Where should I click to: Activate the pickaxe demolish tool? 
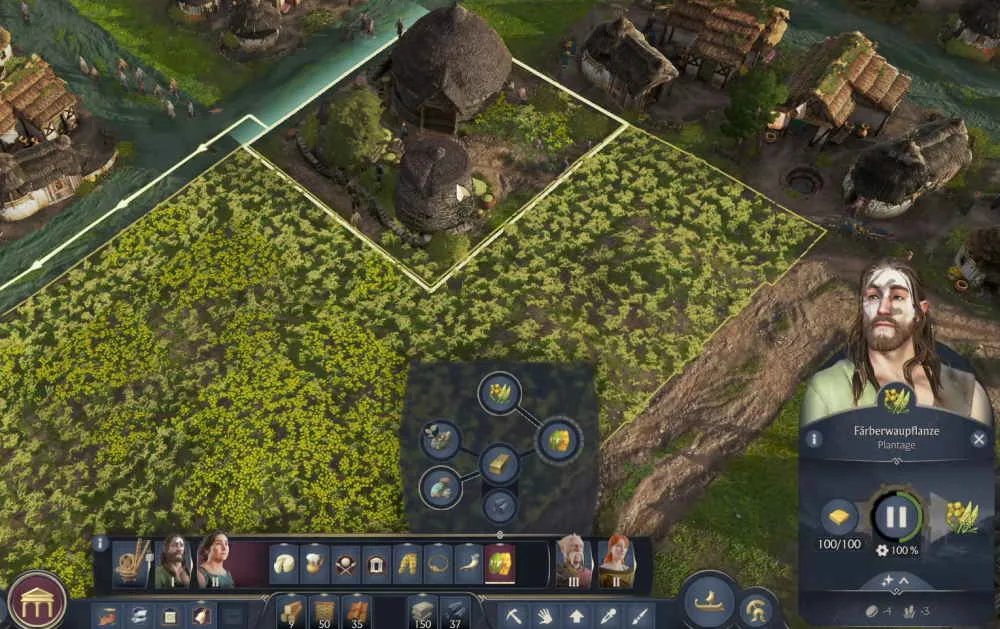click(515, 614)
